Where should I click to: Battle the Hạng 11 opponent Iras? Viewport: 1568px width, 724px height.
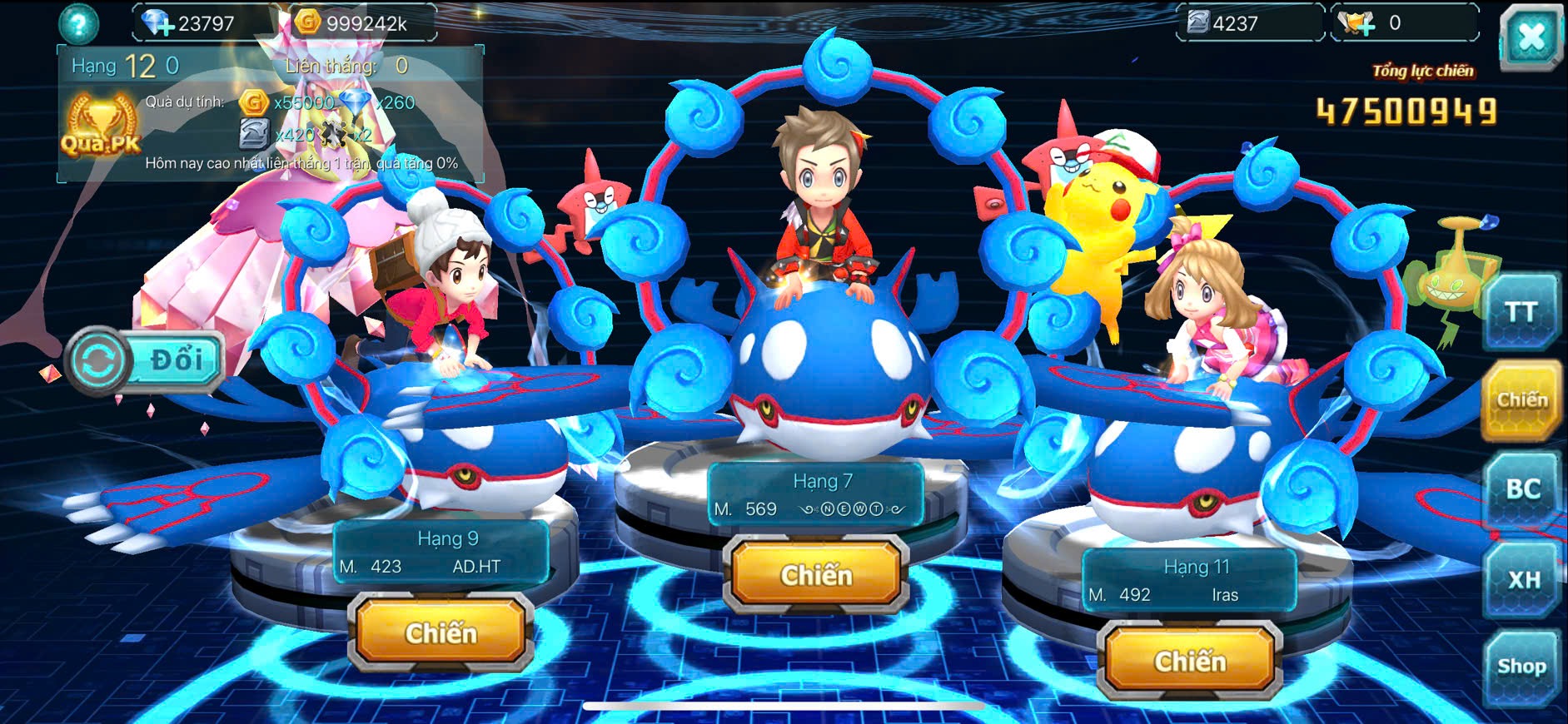1189,661
